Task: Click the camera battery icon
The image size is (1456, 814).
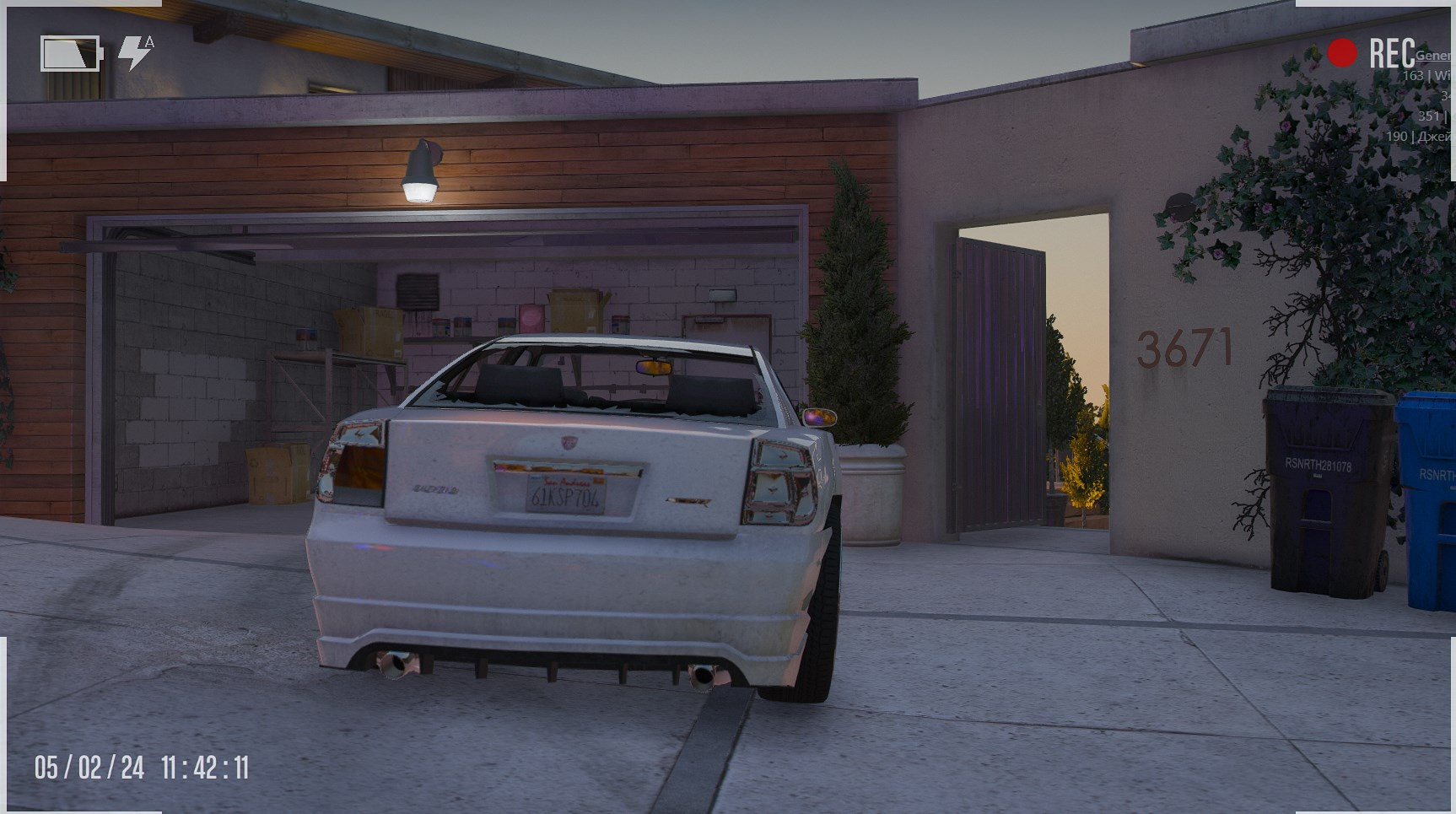Action: click(71, 54)
